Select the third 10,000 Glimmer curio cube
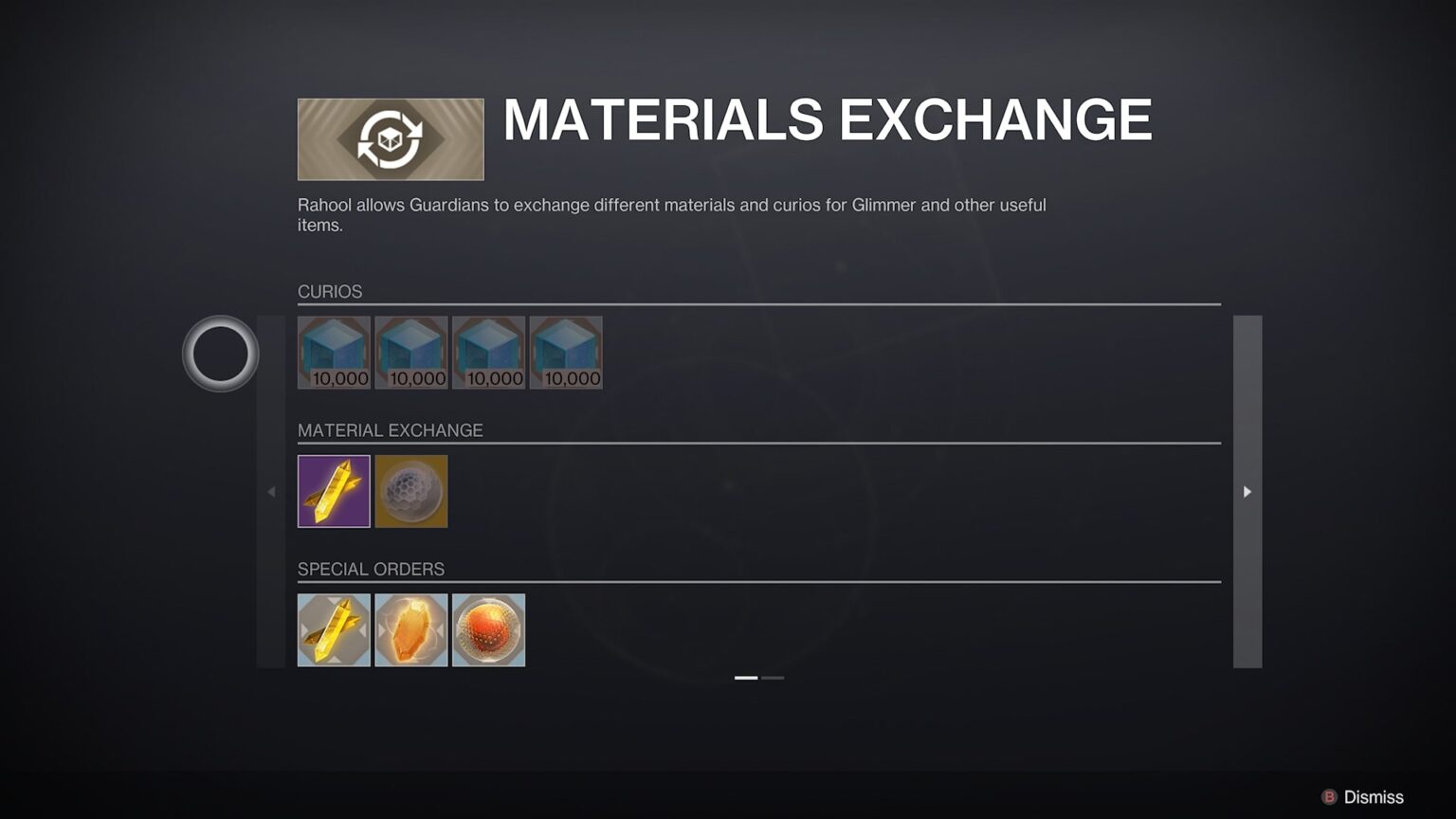Screen dimensions: 1456x819 coord(489,352)
